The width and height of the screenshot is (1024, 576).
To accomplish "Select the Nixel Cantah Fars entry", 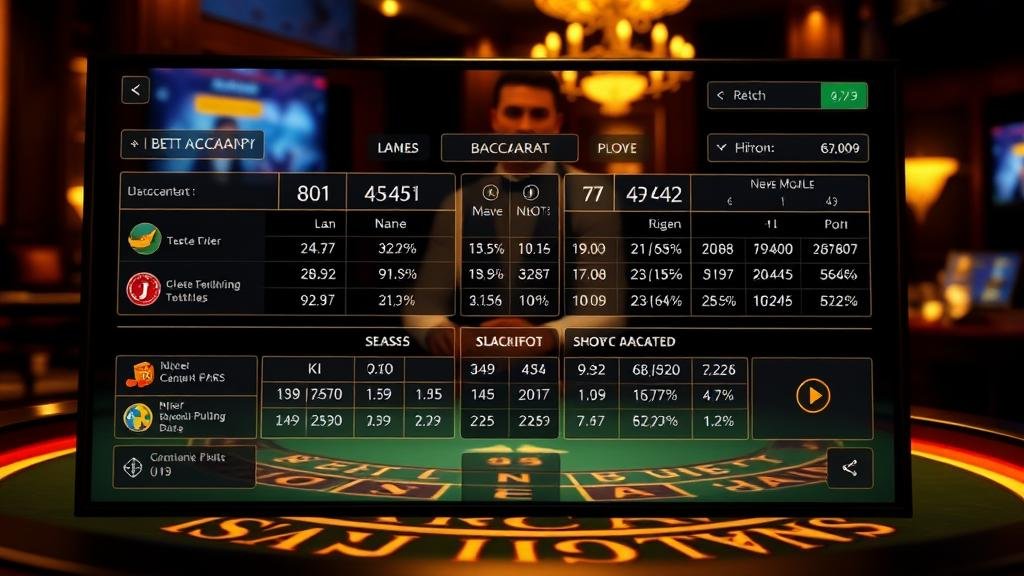I will (186, 374).
